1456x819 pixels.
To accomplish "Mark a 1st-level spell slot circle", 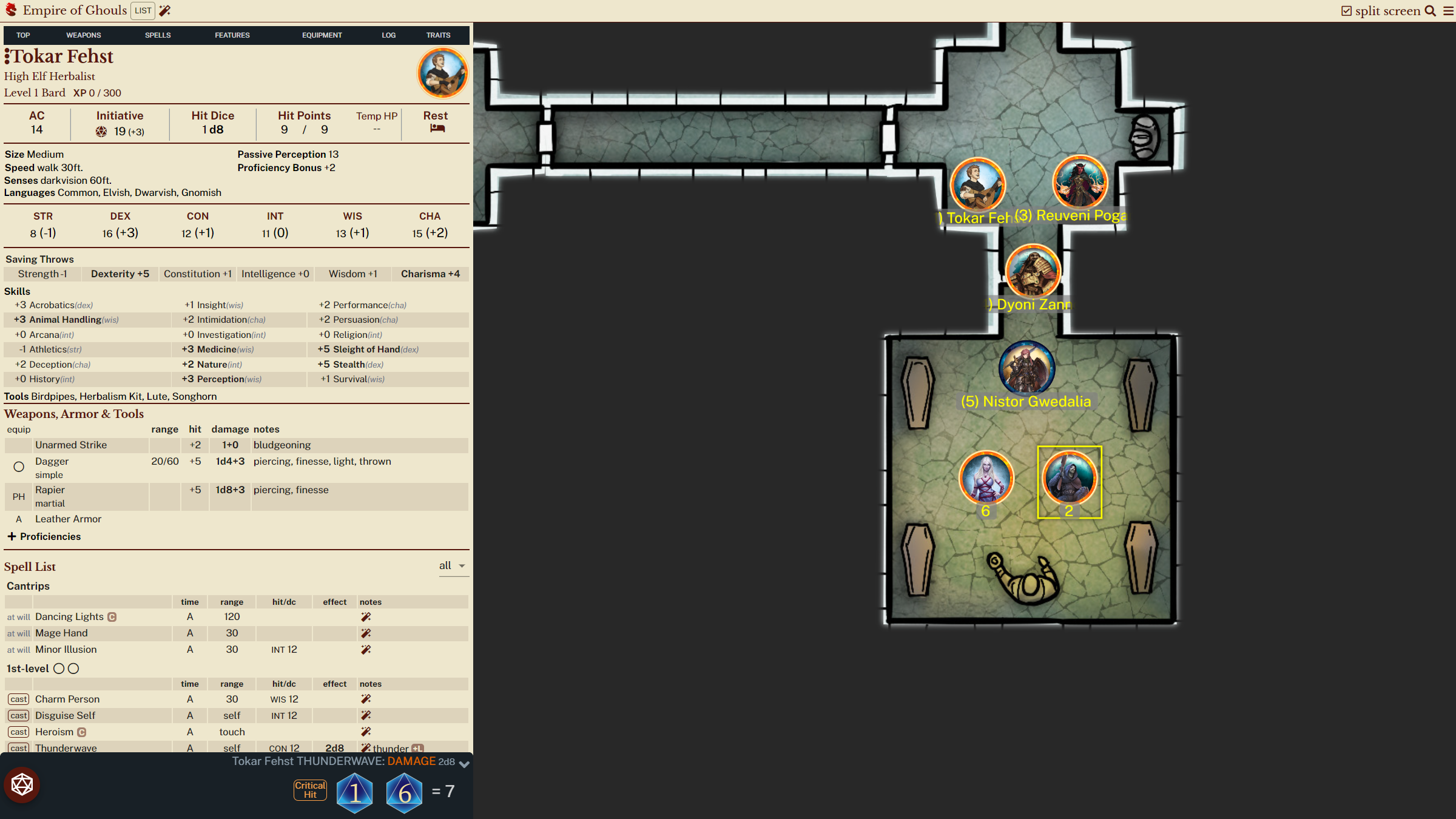I will (59, 668).
